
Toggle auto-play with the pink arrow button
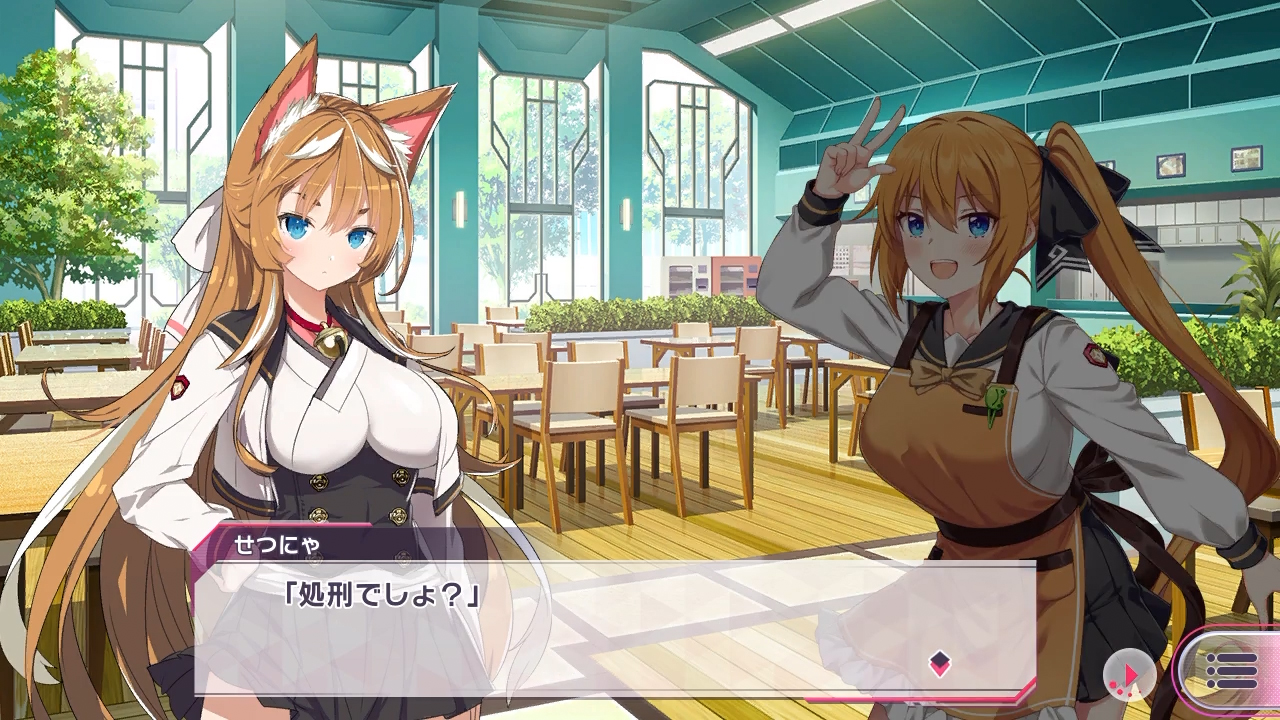click(x=1129, y=676)
